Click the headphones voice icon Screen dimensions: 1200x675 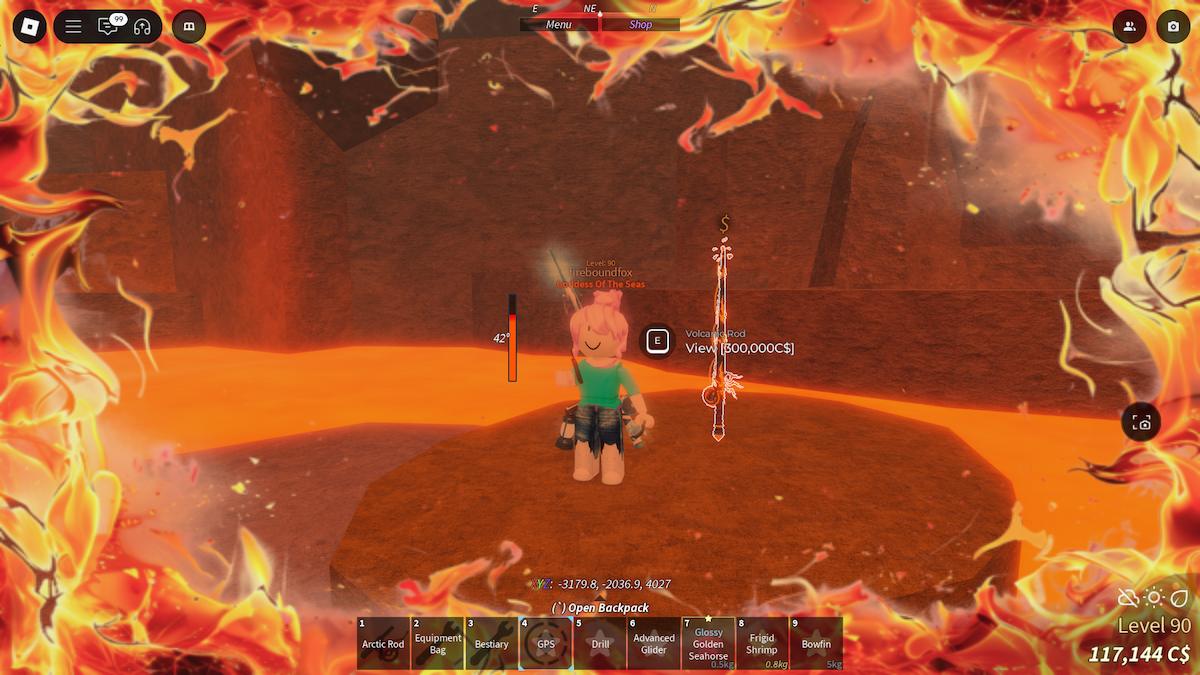pos(142,27)
